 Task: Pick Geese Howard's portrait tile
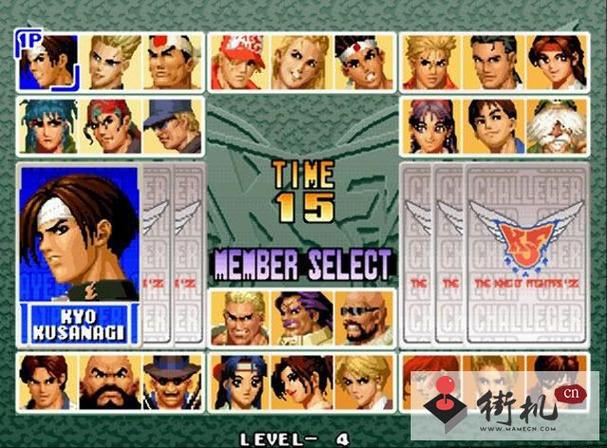pyautogui.click(x=242, y=318)
